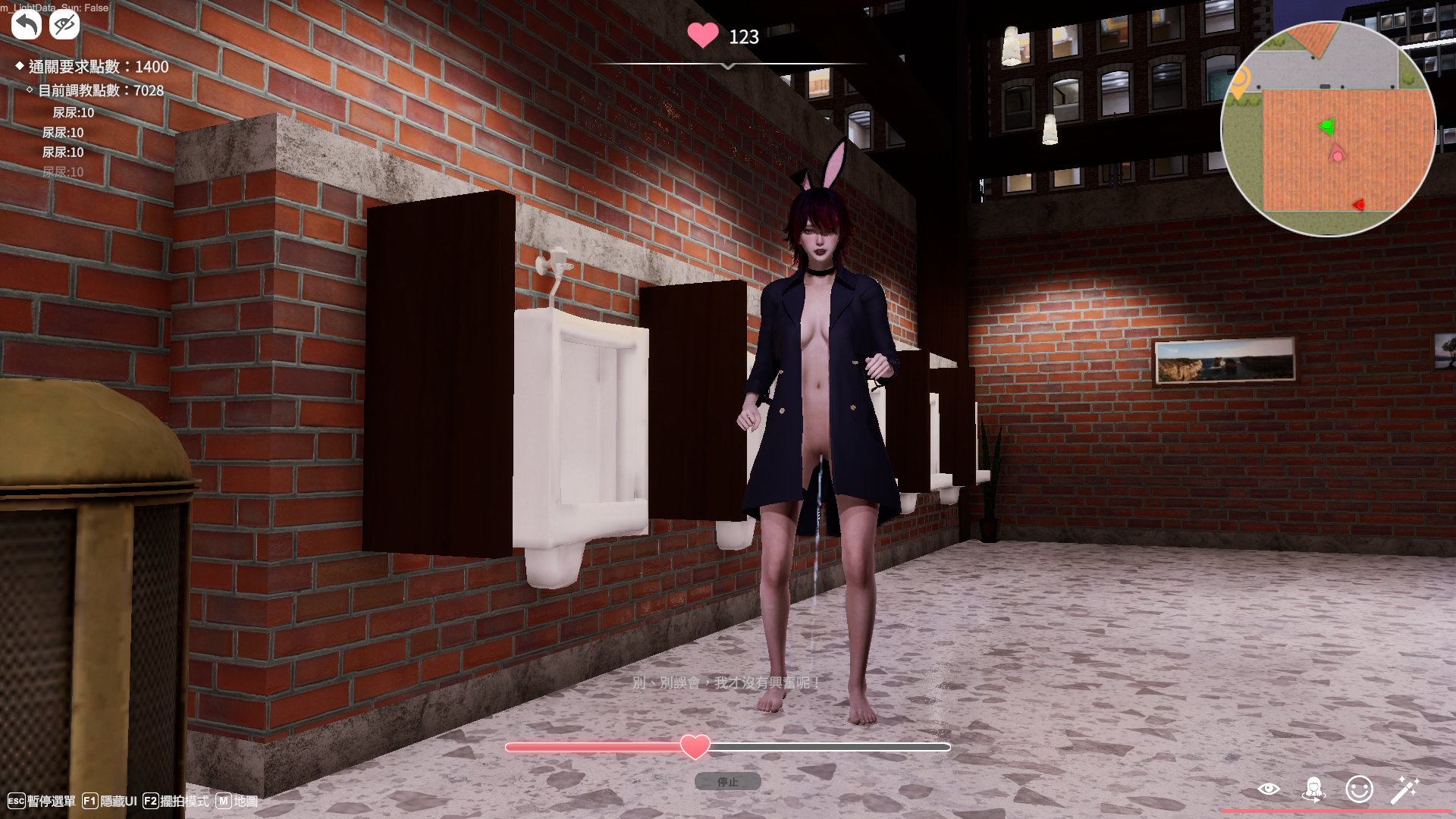Toggle UI visibility with the eye-slash icon
1456x819 pixels.
(x=64, y=24)
